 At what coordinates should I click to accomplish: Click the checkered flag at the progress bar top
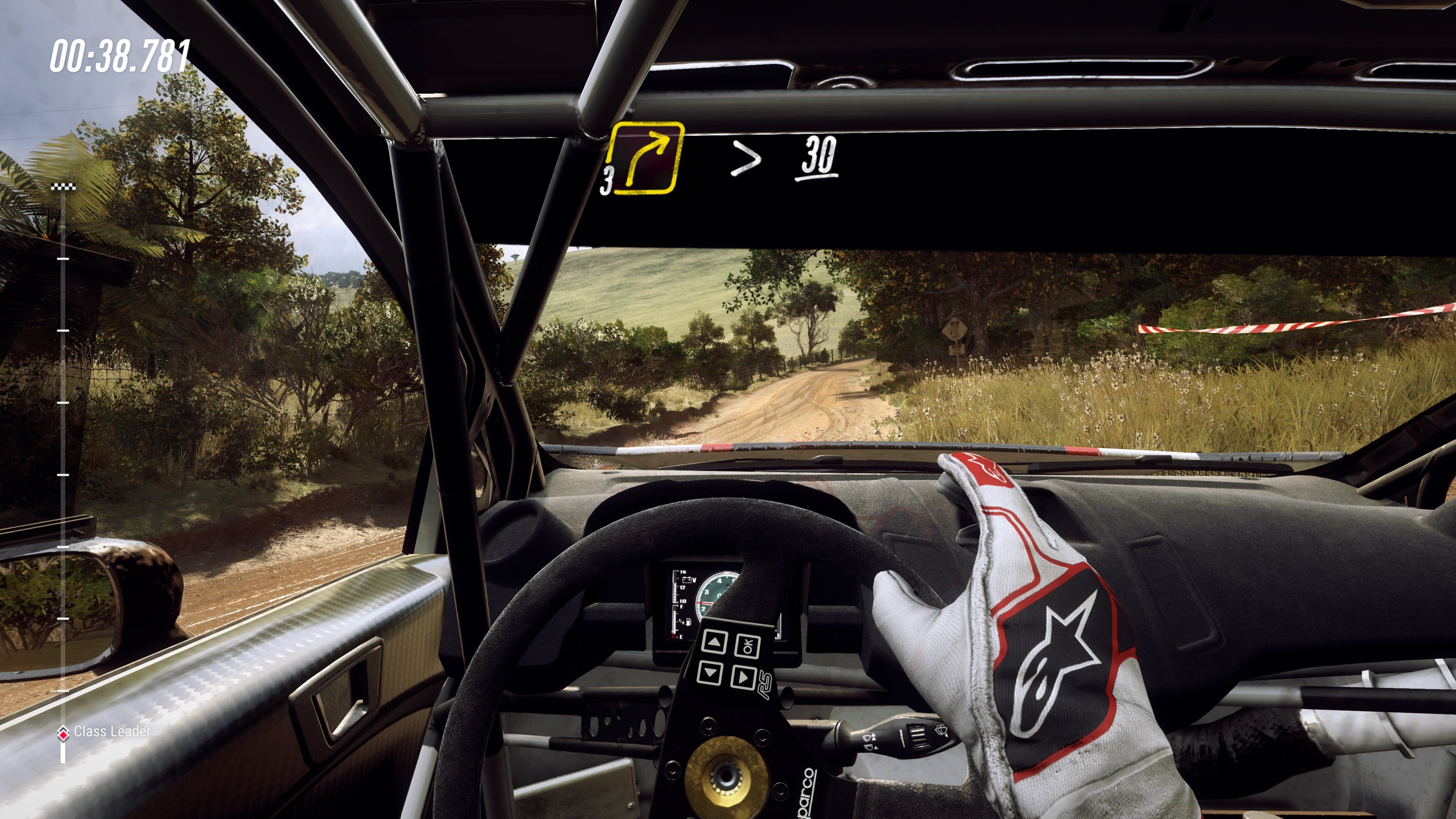pyautogui.click(x=63, y=187)
